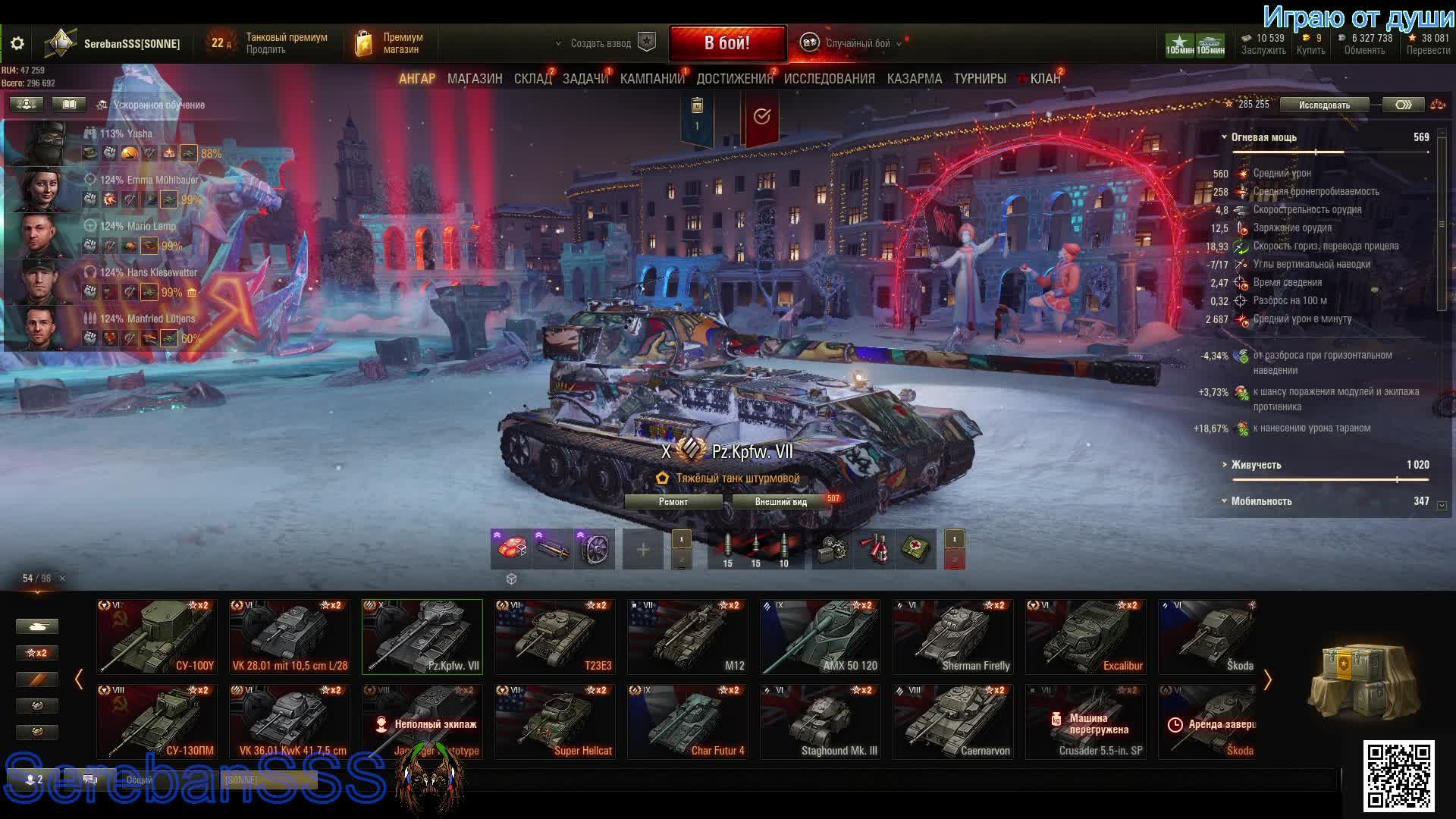
Task: Open Внешний вид customization
Action: click(x=781, y=502)
